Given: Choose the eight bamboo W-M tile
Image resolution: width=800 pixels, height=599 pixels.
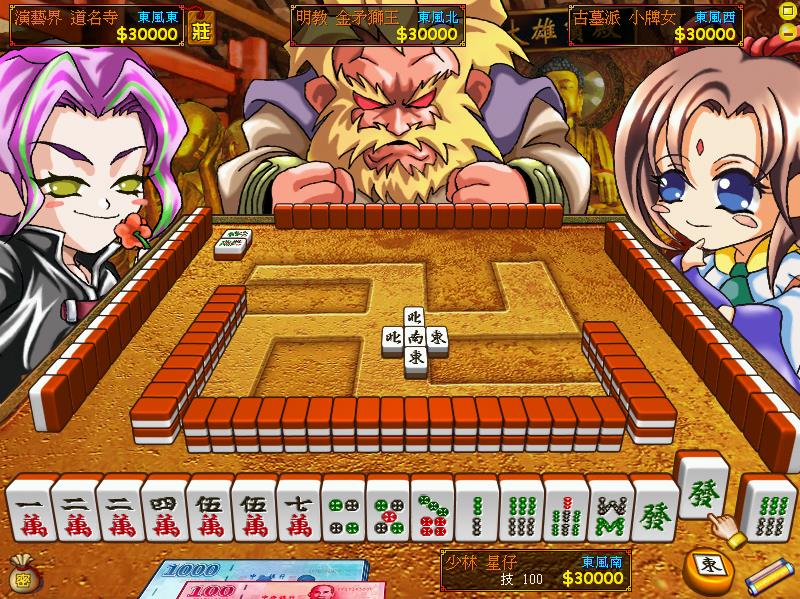Looking at the screenshot, I should click(610, 512).
